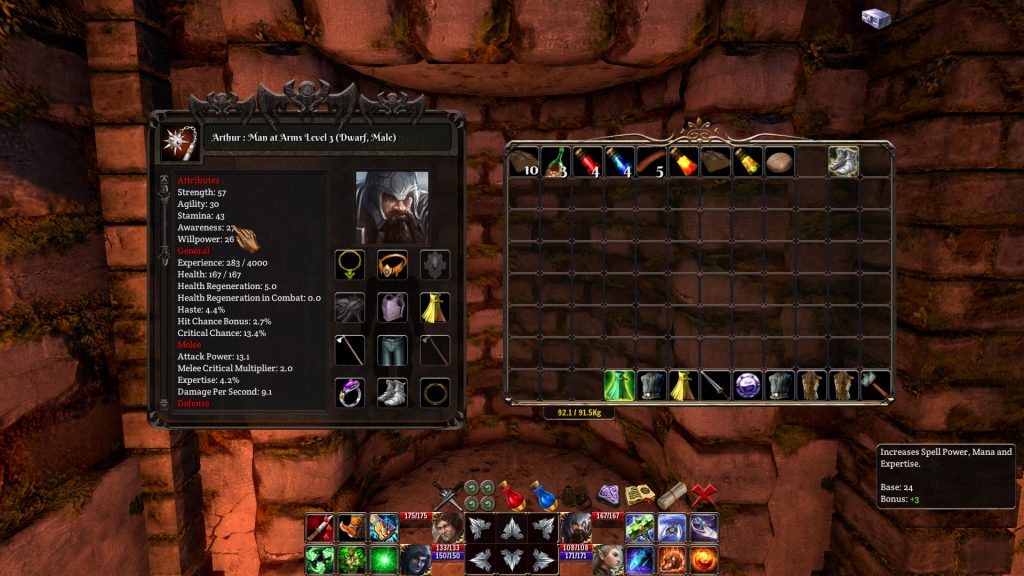Click the red X toolbar icon

[704, 494]
